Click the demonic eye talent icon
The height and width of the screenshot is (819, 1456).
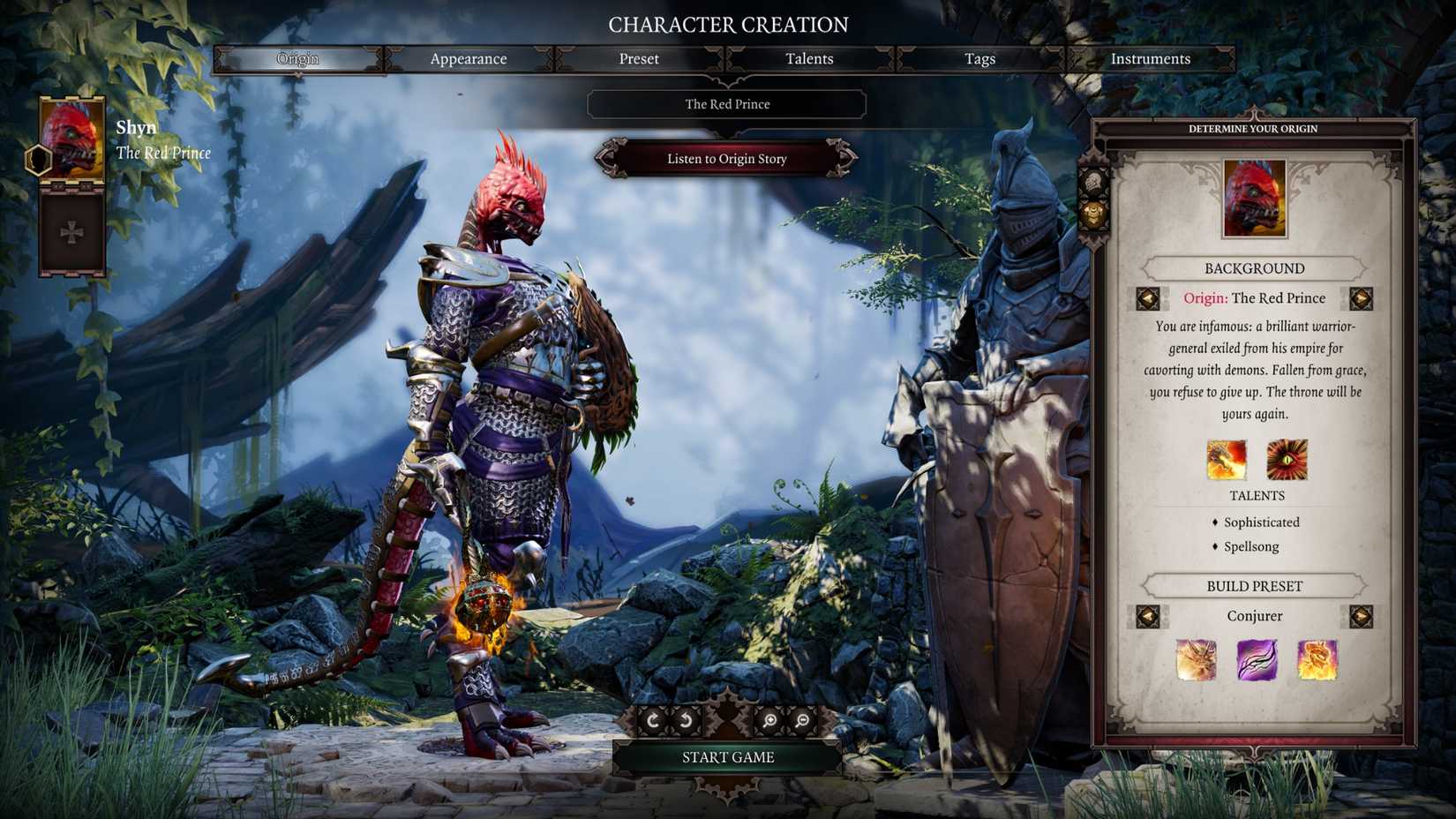tap(1288, 459)
